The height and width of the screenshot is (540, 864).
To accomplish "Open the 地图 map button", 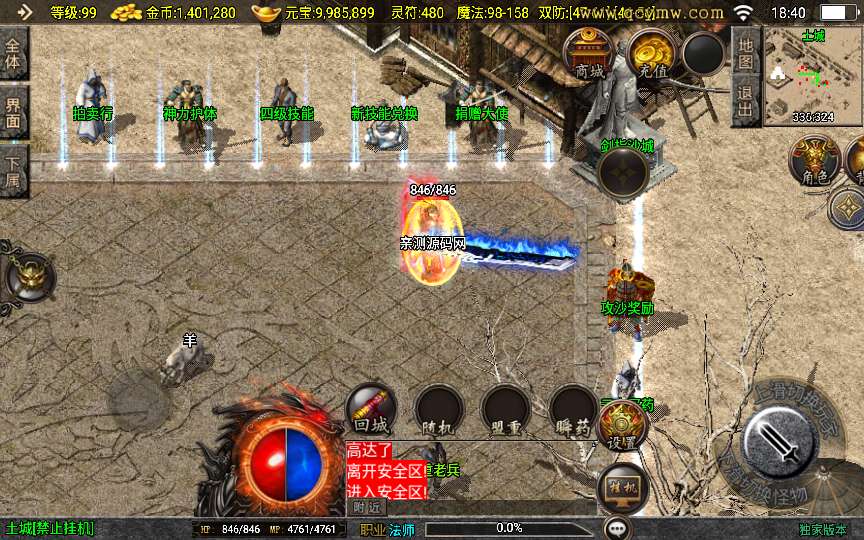I will [x=745, y=51].
